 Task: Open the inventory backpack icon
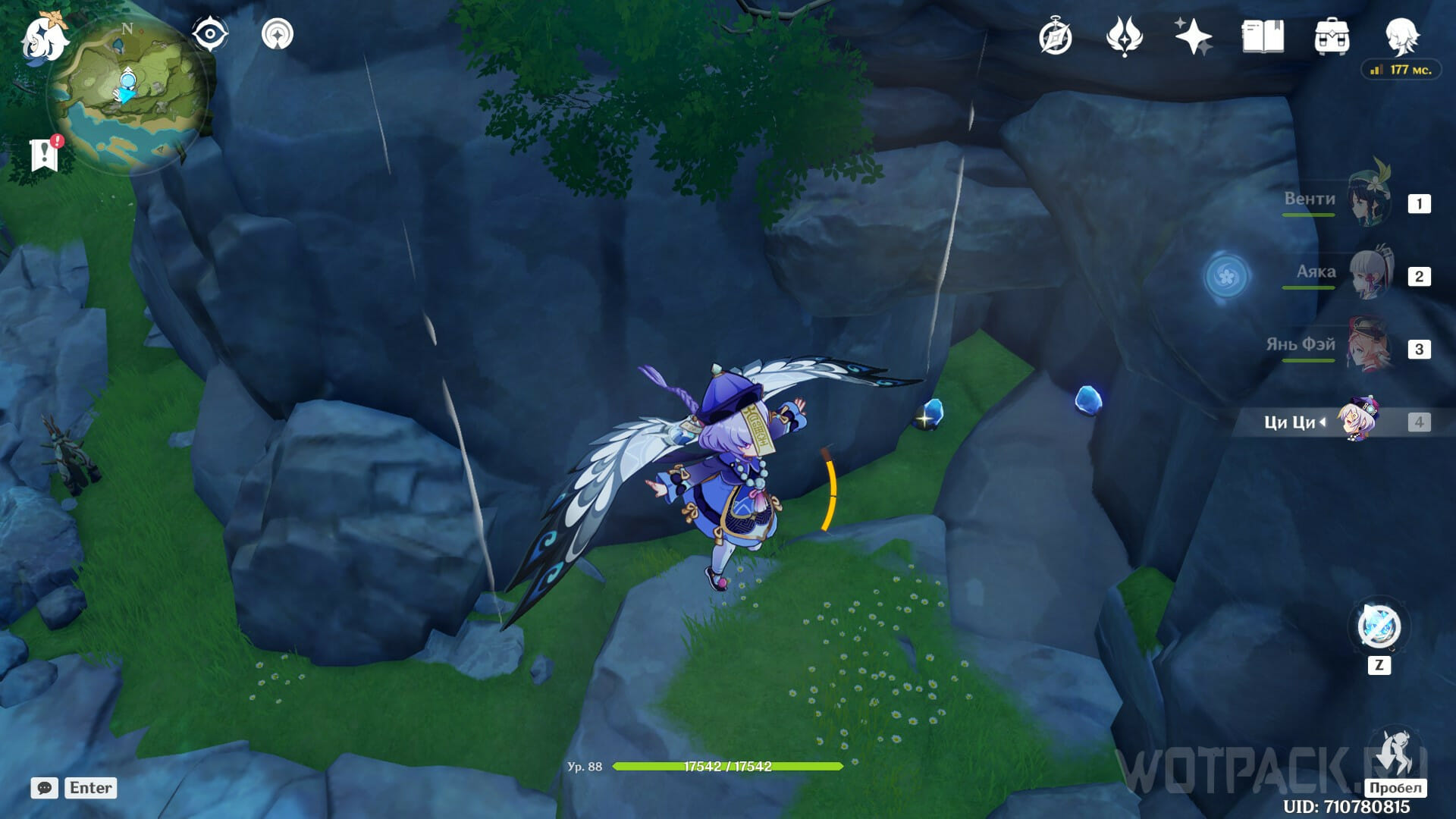(x=1332, y=36)
